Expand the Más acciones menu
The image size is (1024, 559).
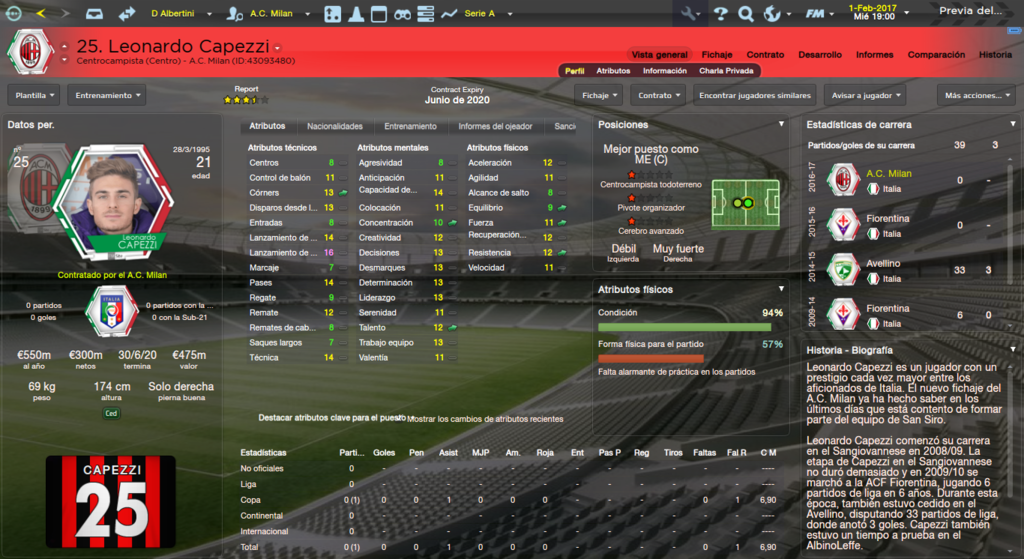pos(975,95)
